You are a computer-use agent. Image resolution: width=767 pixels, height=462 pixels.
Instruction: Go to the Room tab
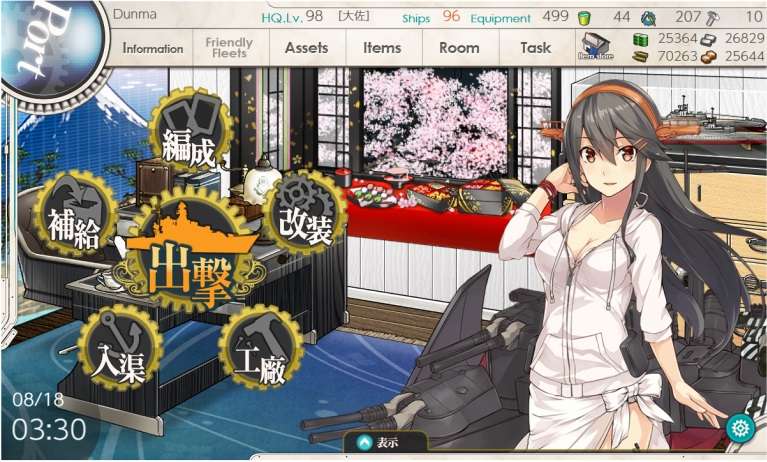click(459, 48)
